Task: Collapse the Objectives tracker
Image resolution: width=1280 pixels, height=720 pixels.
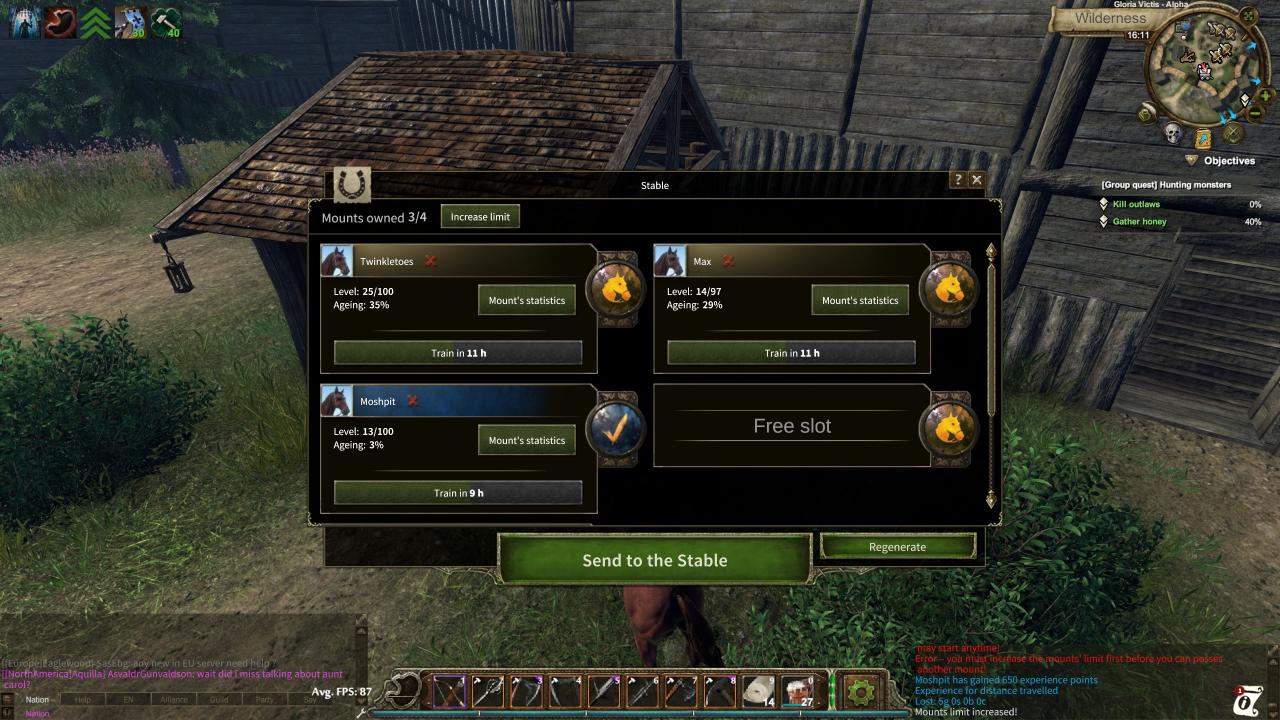Action: coord(1191,160)
